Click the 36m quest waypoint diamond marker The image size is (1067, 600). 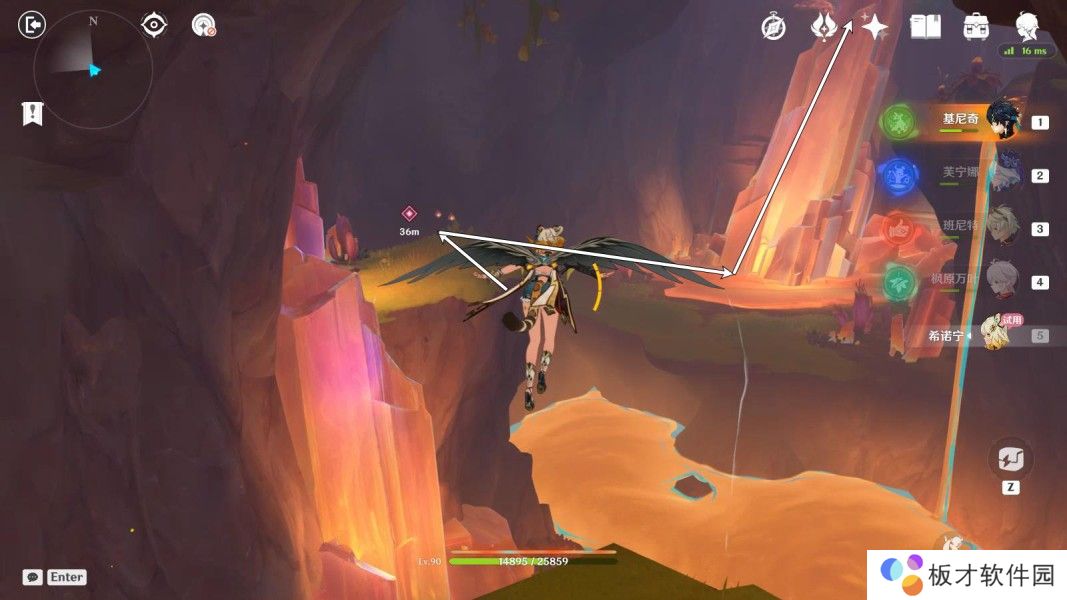409,213
